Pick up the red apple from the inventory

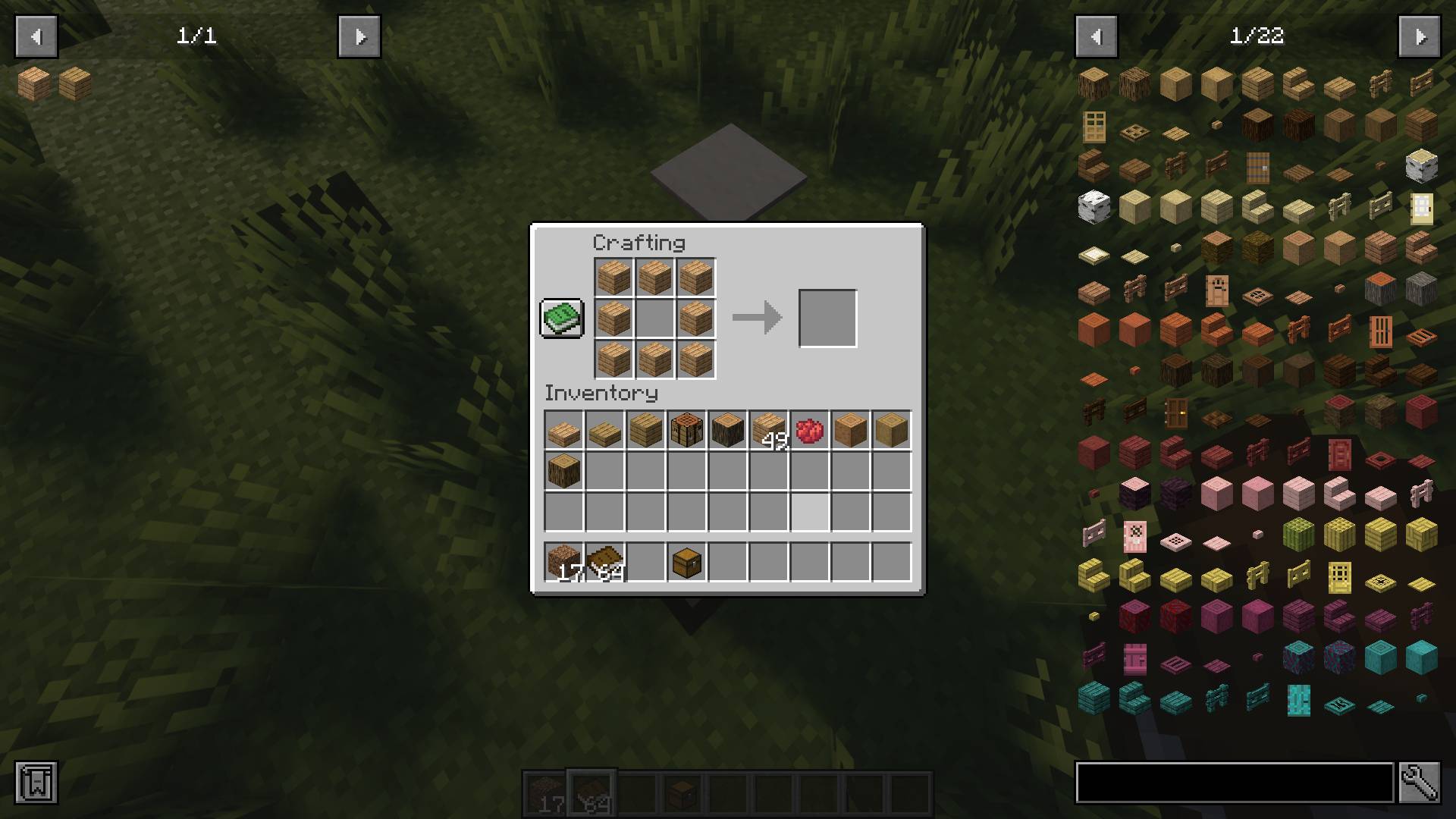tap(810, 430)
